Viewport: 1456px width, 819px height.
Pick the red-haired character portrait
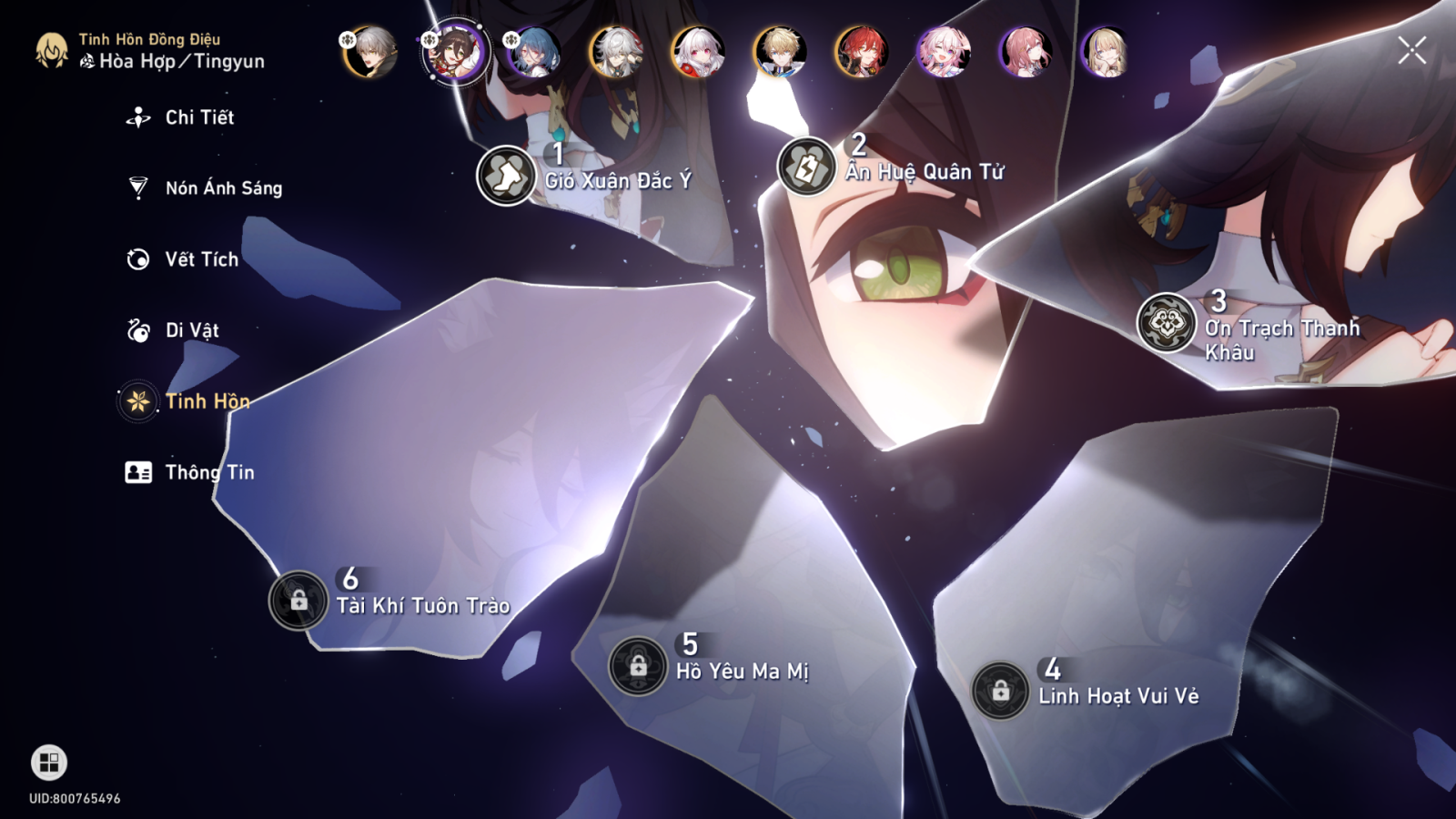point(861,52)
